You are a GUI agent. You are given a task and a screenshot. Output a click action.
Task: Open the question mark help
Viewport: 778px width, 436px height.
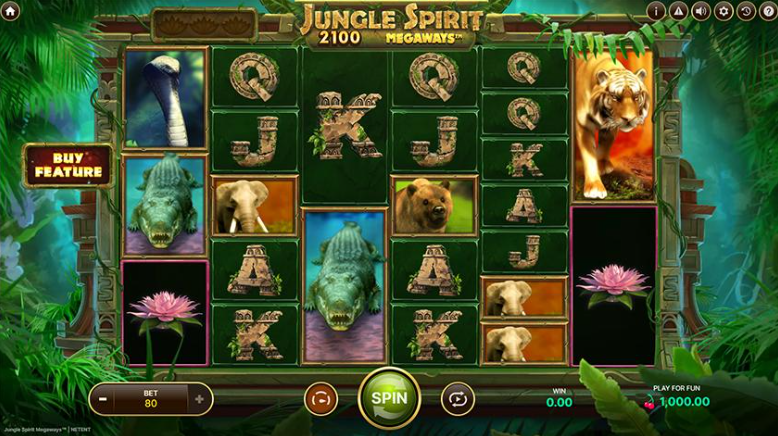[768, 11]
